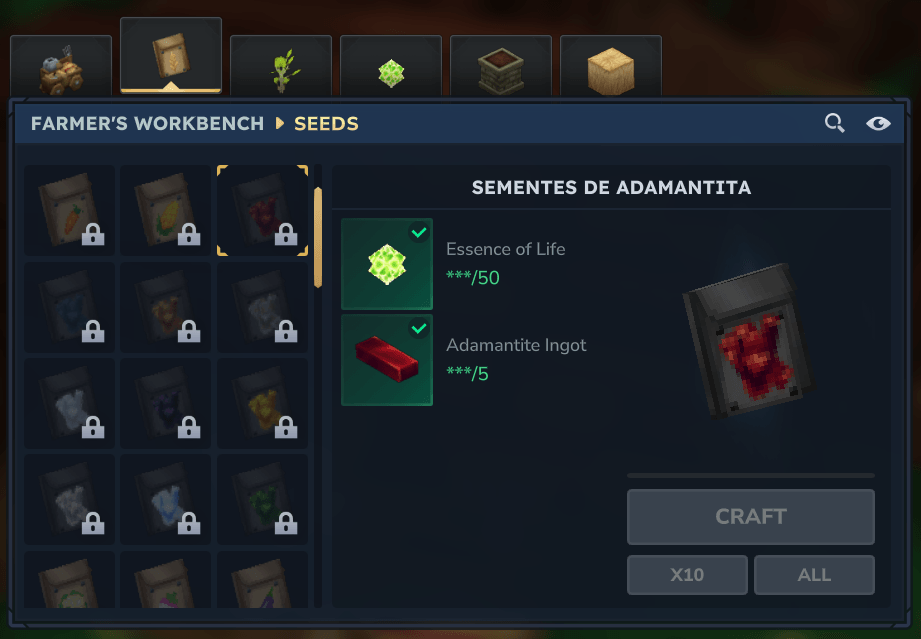Select the locked carrot seeds recipe
921x639 pixels.
(x=70, y=211)
